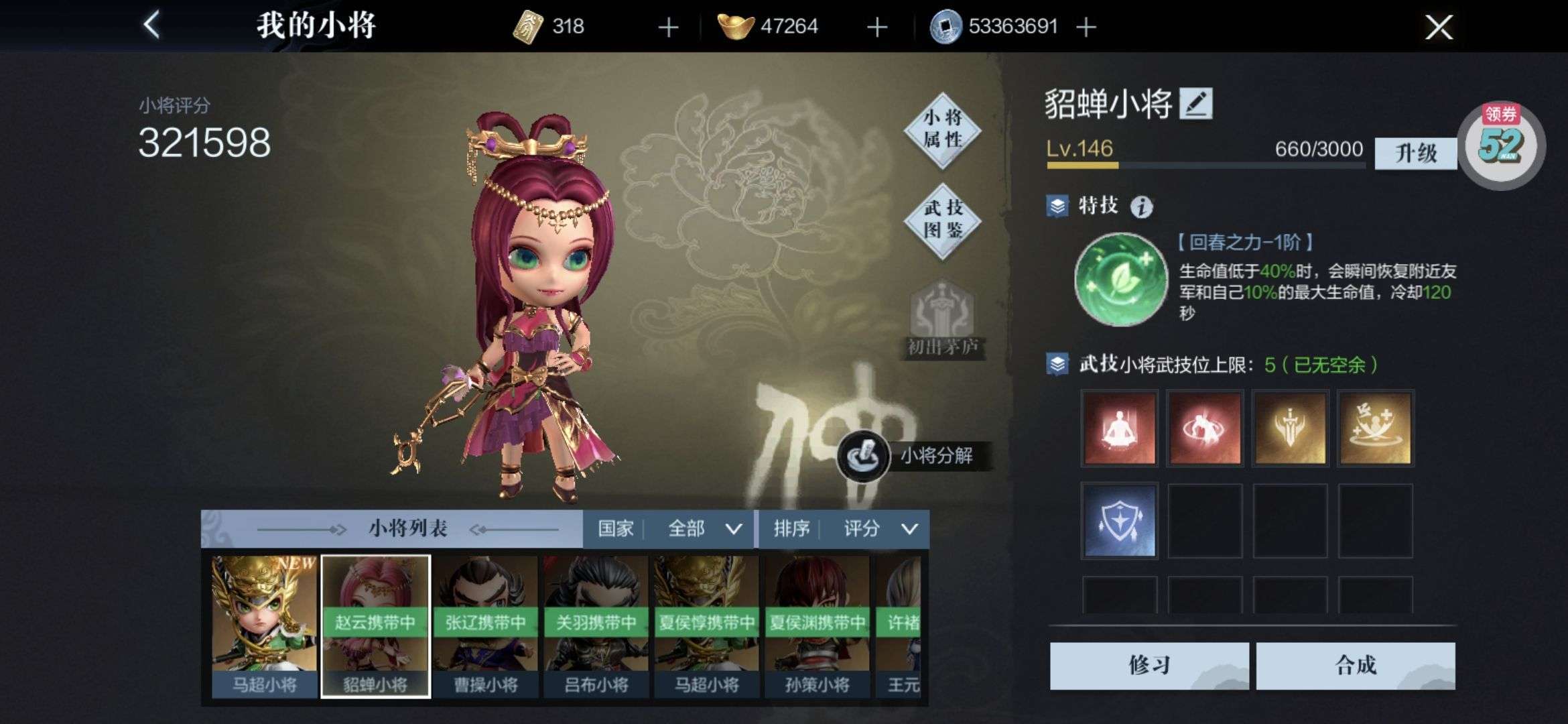Screen dimensions: 1568x724
Task: Close the 我的小将 screen
Action: [x=1438, y=27]
